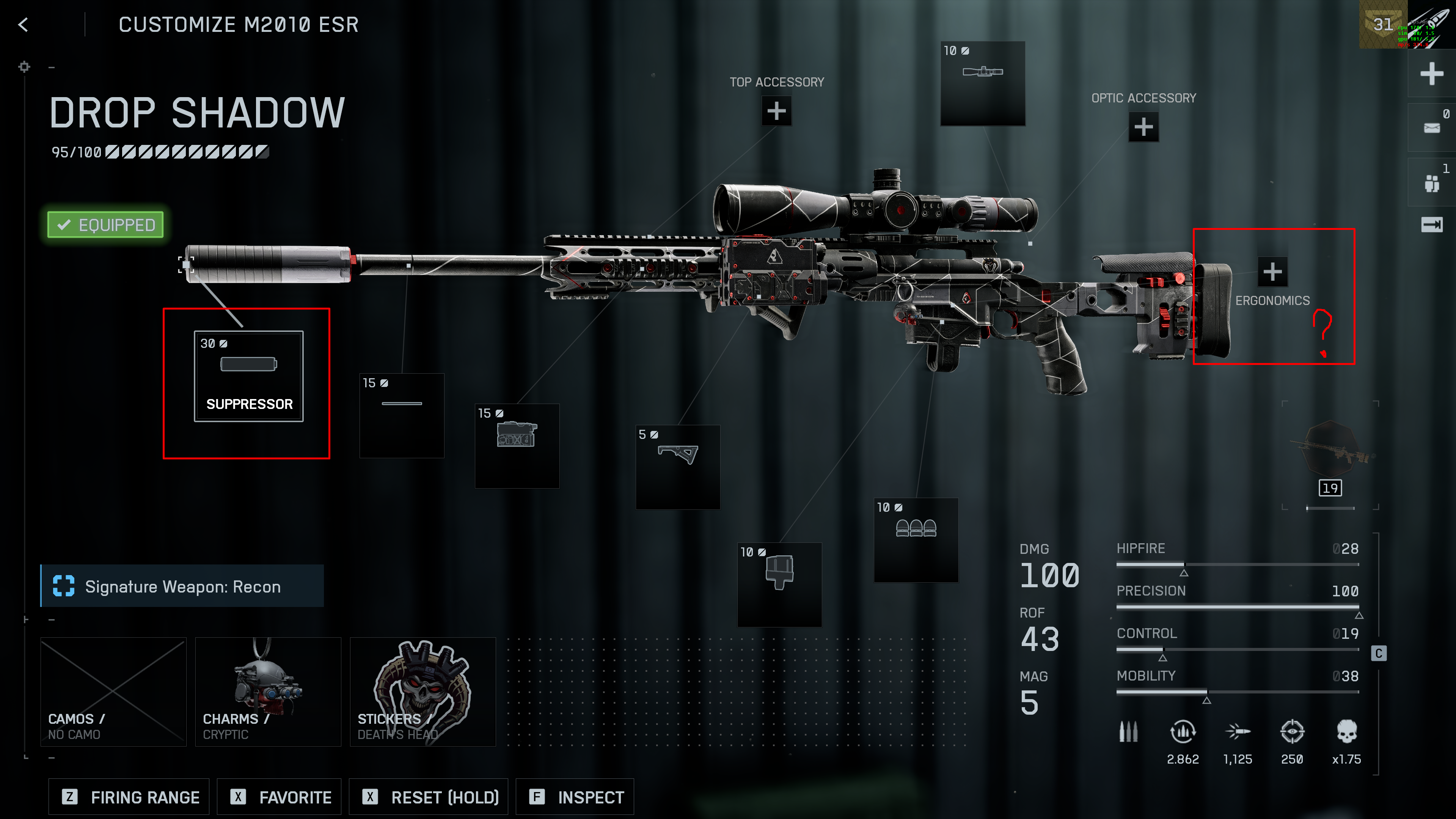1456x819 pixels.
Task: Open the right-side rail attachment slot
Action: pyautogui.click(x=517, y=445)
